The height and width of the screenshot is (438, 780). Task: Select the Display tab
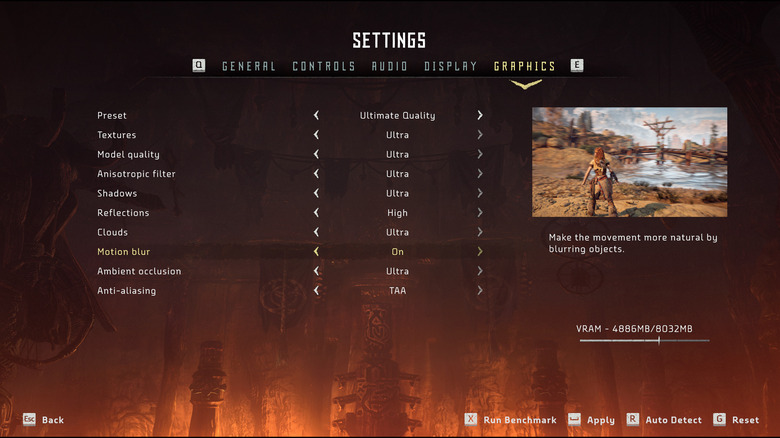450,67
